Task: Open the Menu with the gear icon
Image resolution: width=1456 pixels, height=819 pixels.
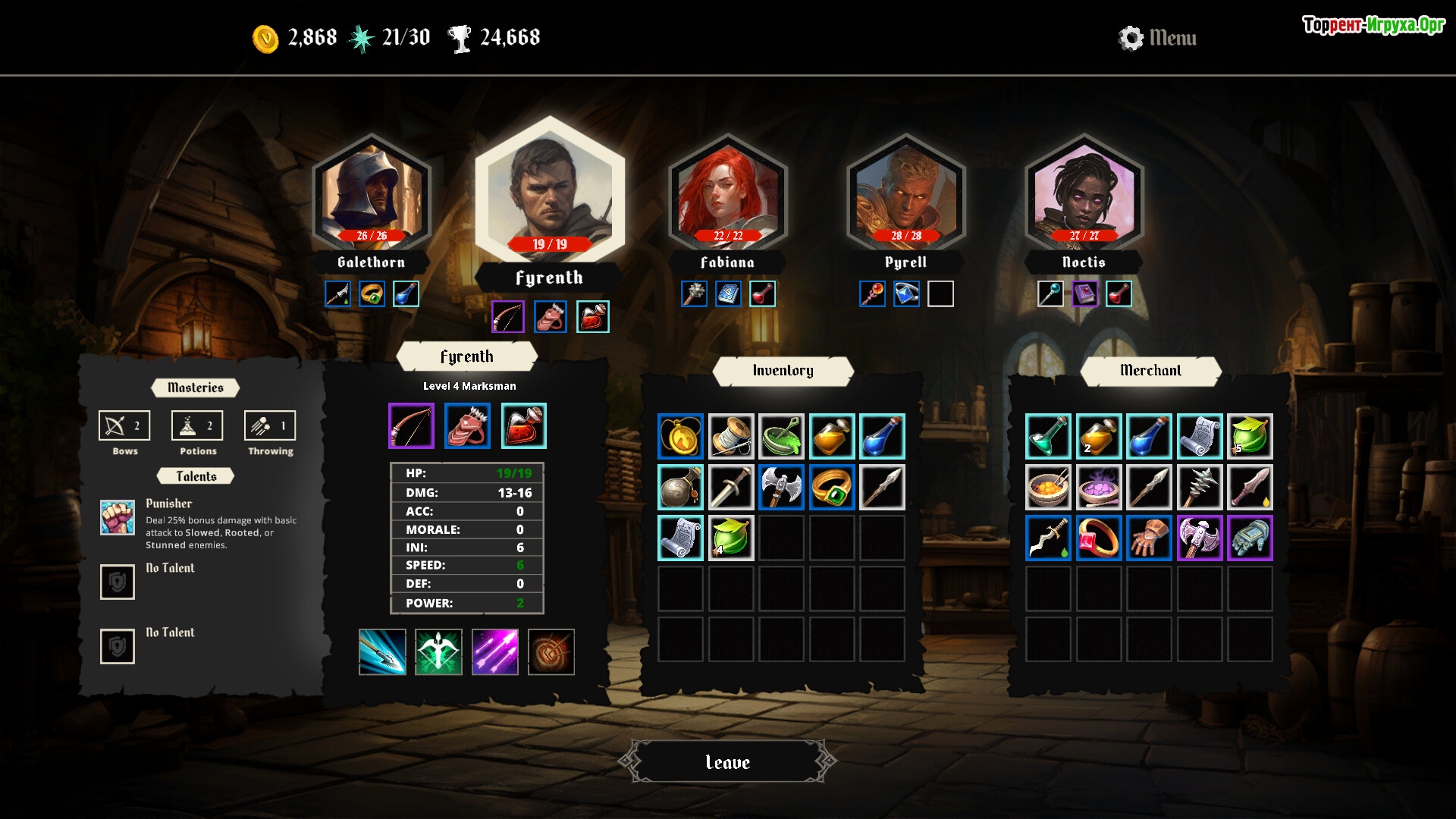Action: 1157,38
